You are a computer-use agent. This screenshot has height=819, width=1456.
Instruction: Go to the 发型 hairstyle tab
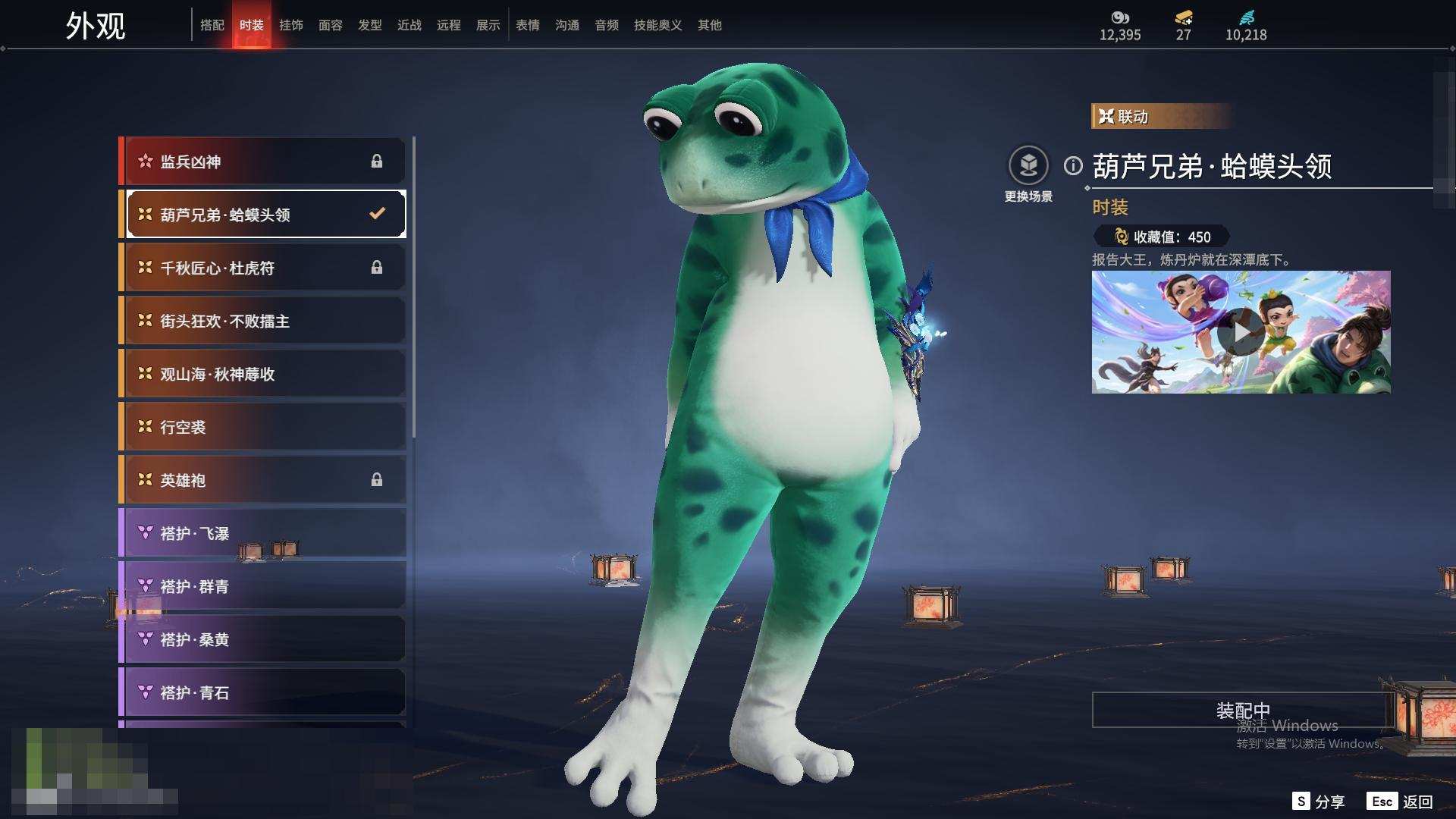tap(370, 25)
